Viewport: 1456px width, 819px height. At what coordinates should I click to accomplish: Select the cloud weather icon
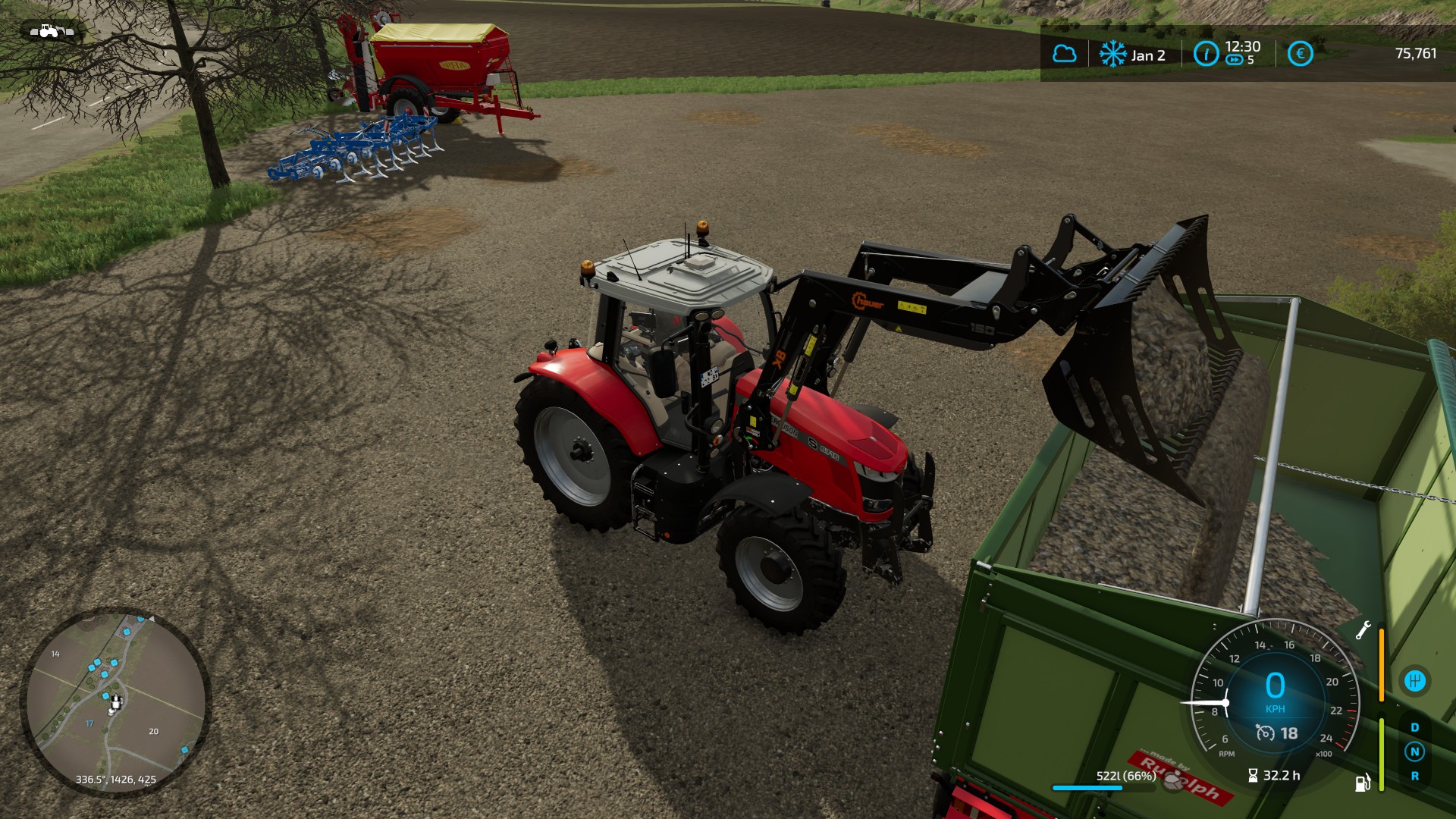(x=1064, y=54)
